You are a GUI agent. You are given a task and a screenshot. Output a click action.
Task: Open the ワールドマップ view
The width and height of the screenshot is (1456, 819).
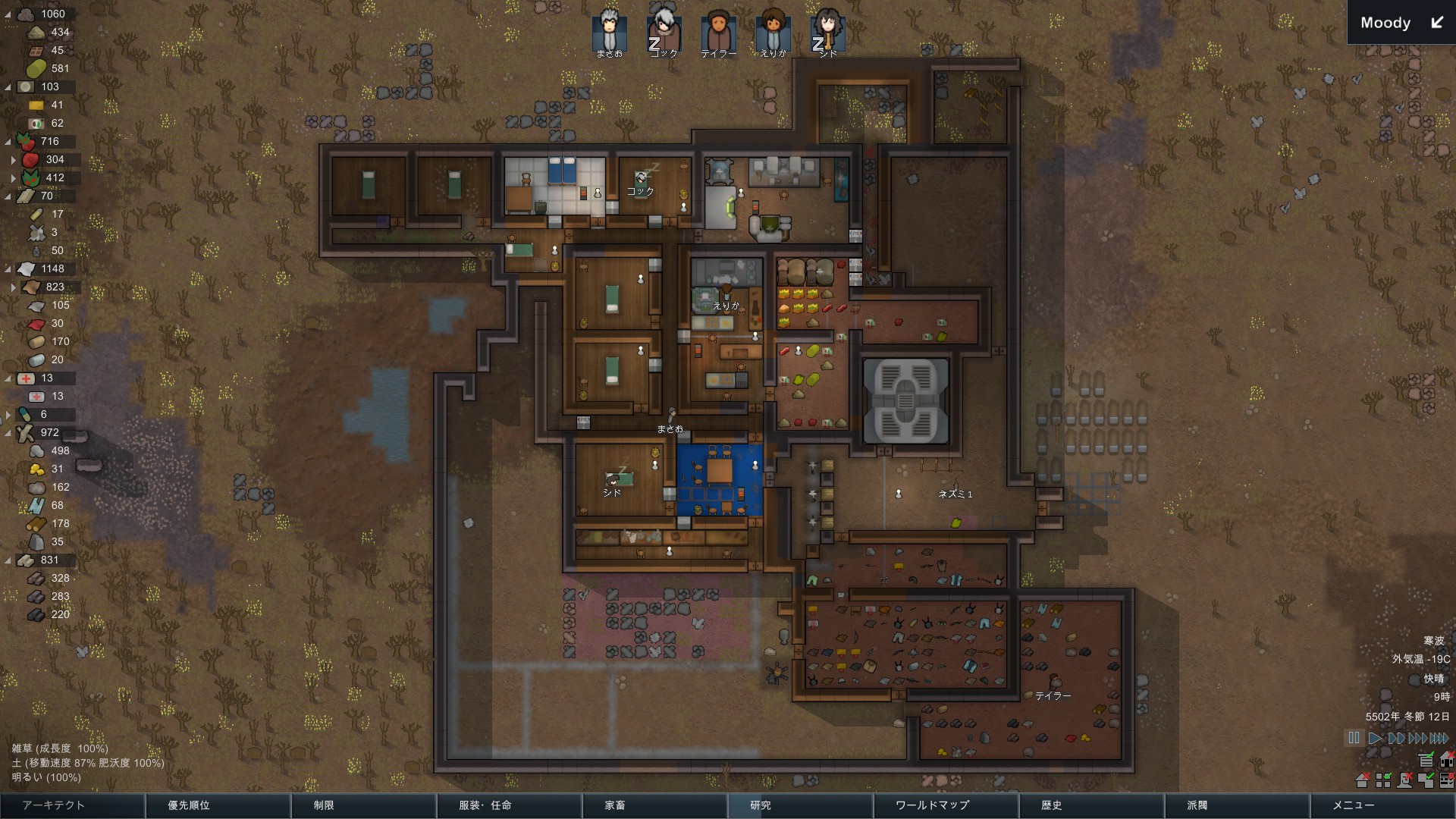(945, 805)
